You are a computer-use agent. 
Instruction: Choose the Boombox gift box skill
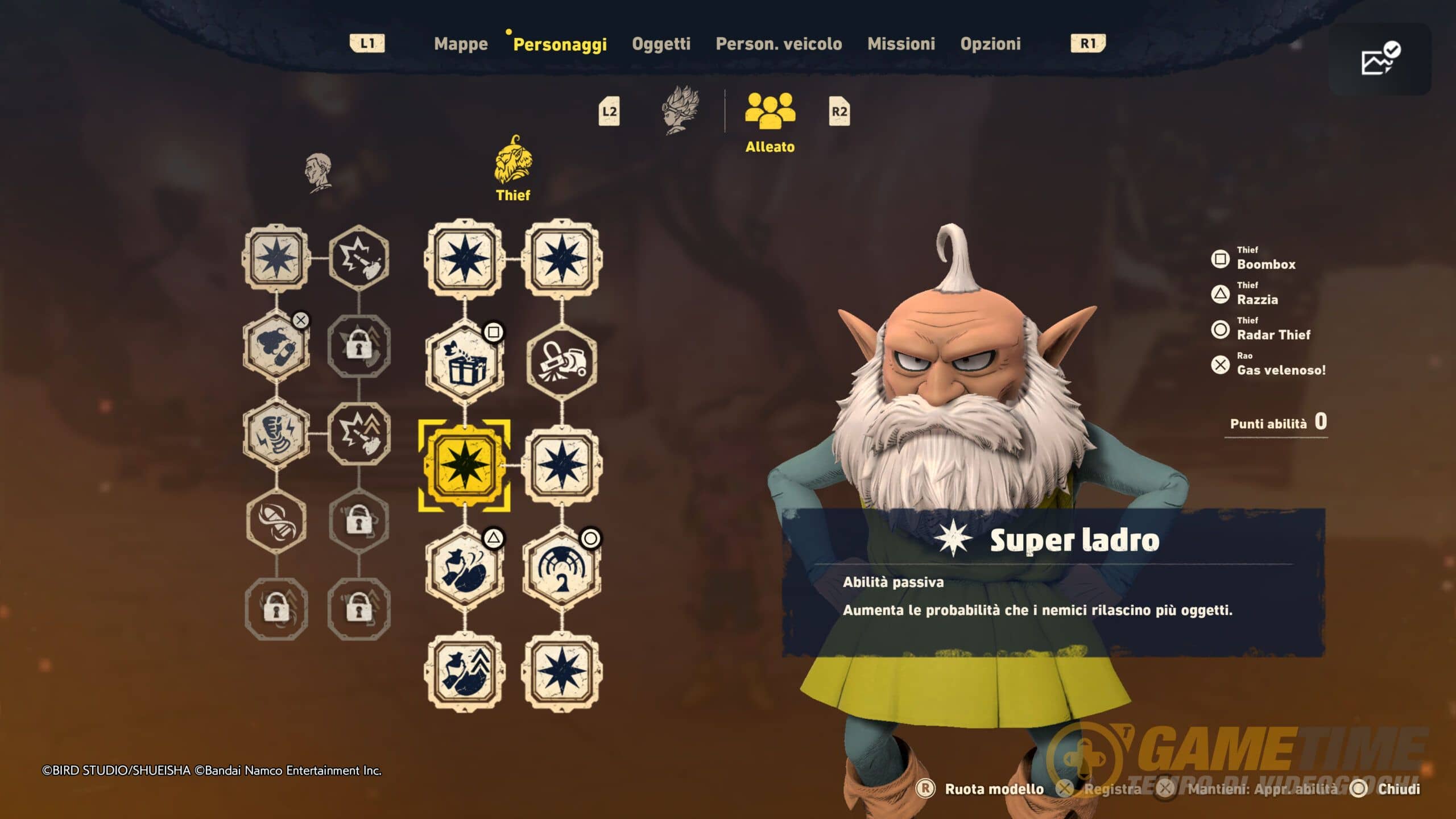point(465,363)
